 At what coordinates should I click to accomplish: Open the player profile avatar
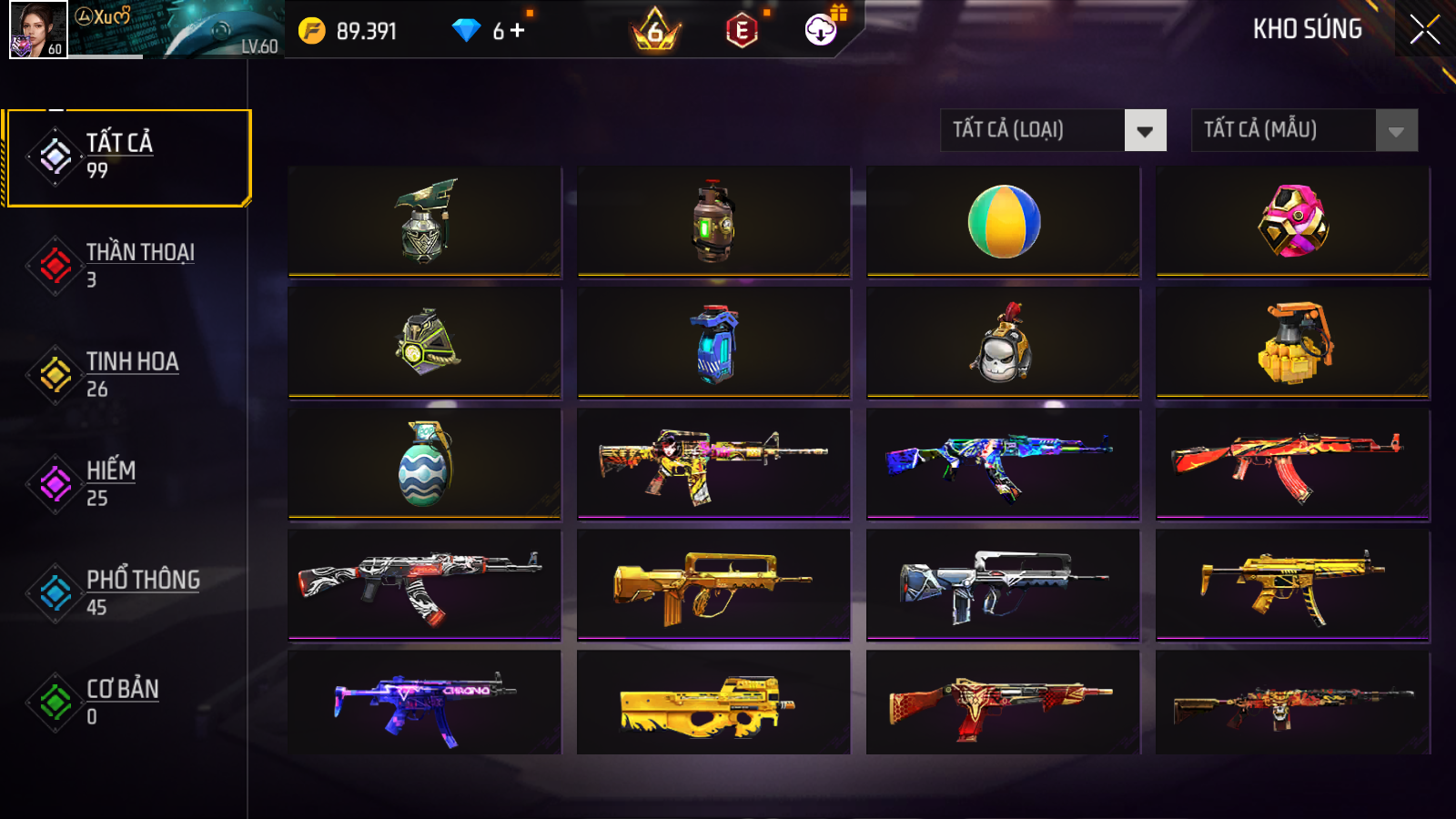click(37, 29)
